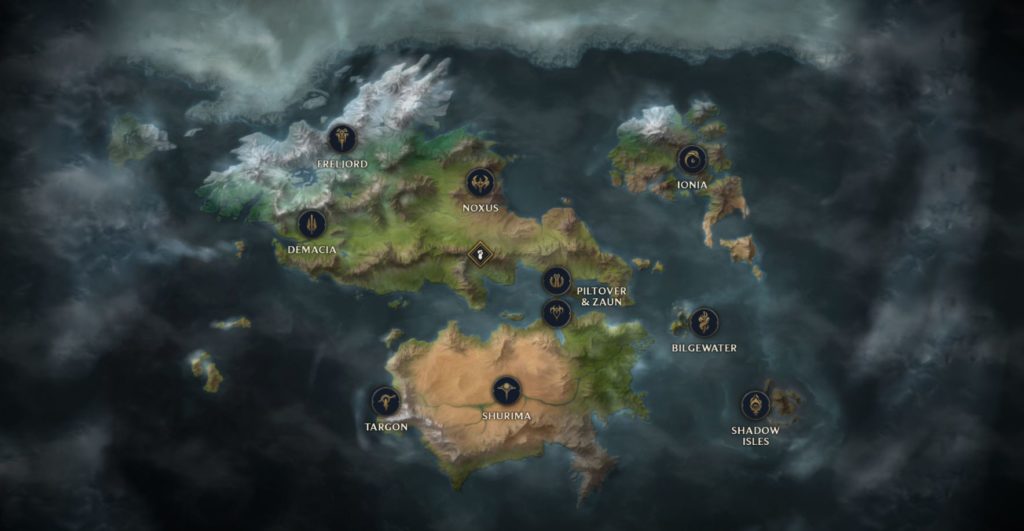Viewport: 1024px width, 531px height.
Task: Select the Bilgewater region marker
Action: [704, 322]
